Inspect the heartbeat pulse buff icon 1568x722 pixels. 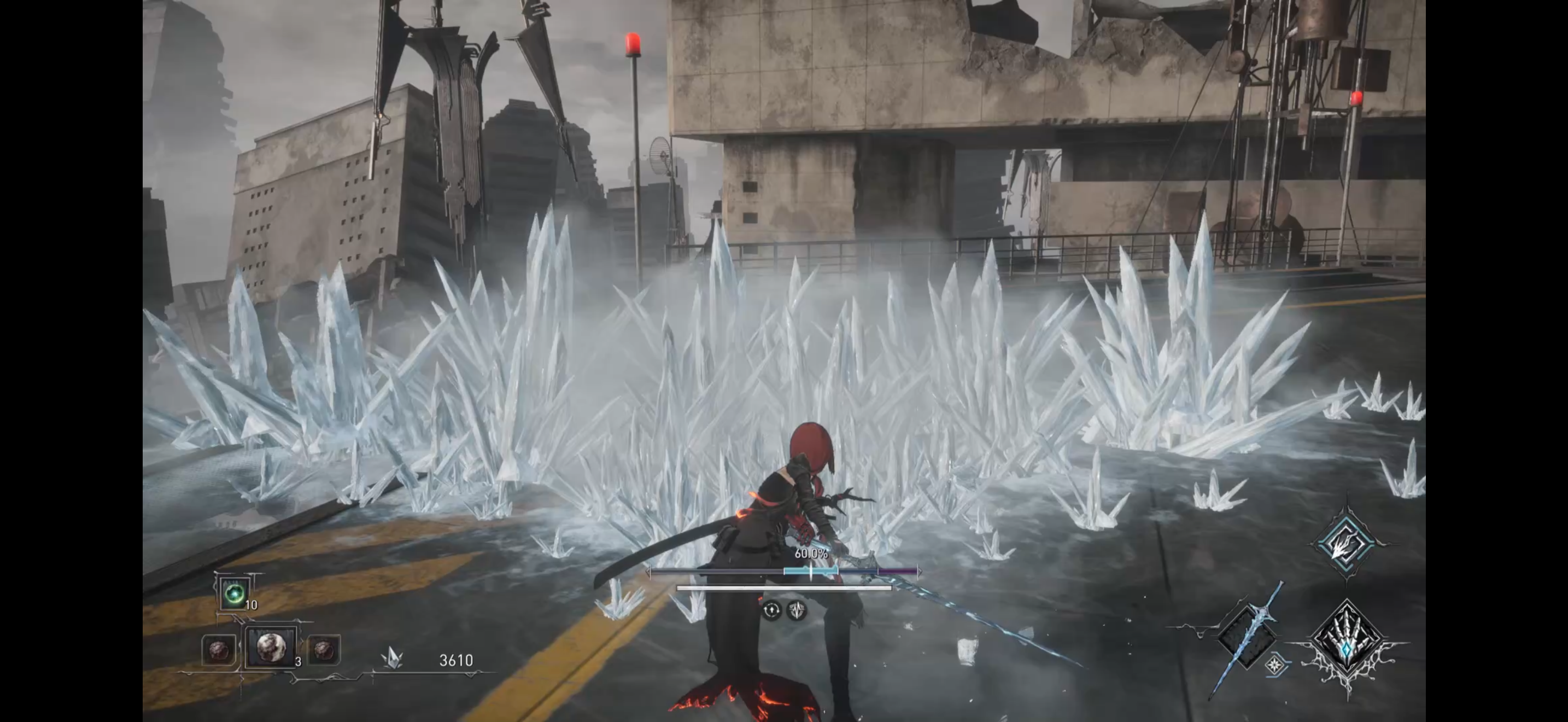point(797,610)
